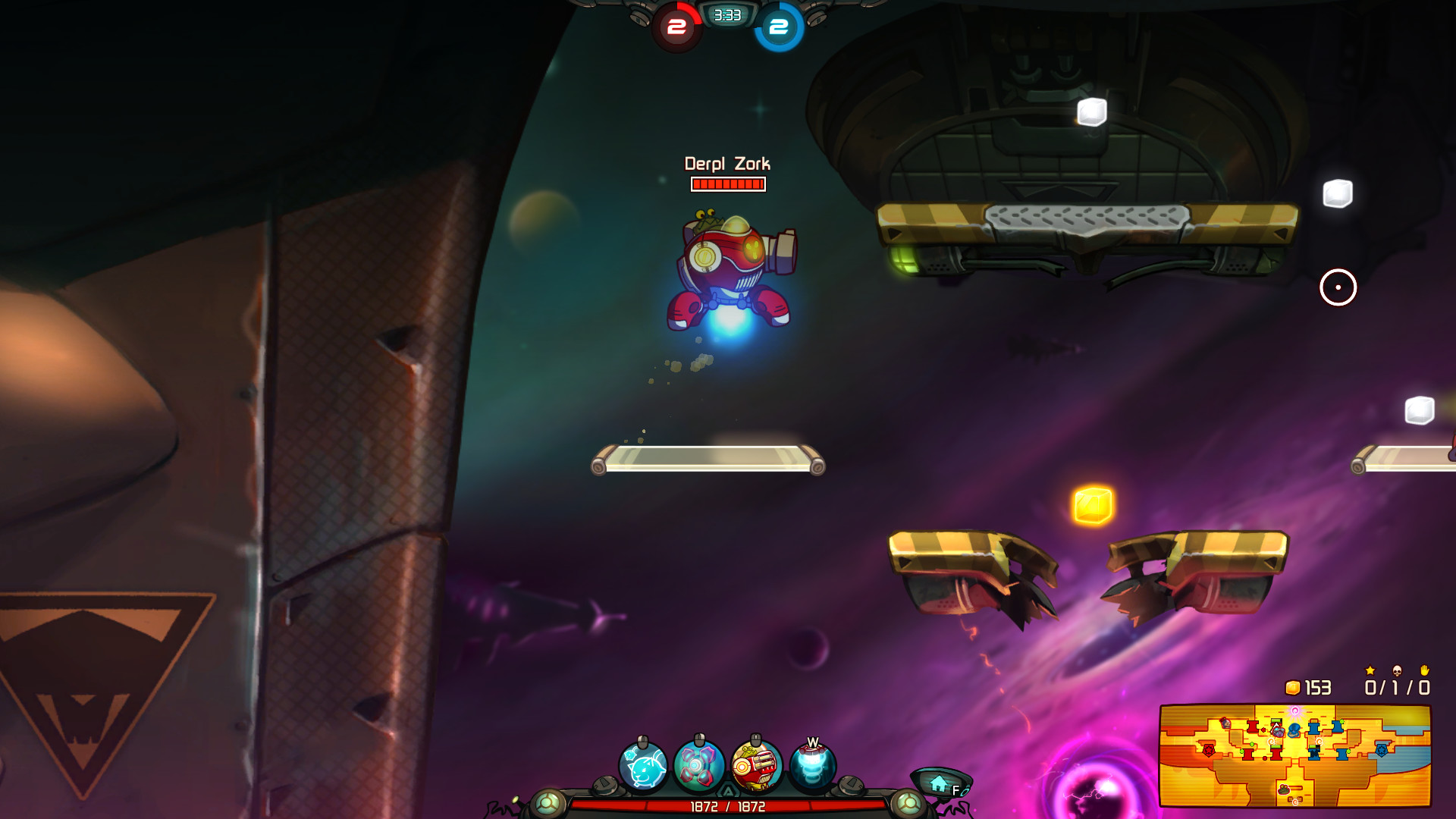Select Derpl Zork's nameplate

coord(726,162)
